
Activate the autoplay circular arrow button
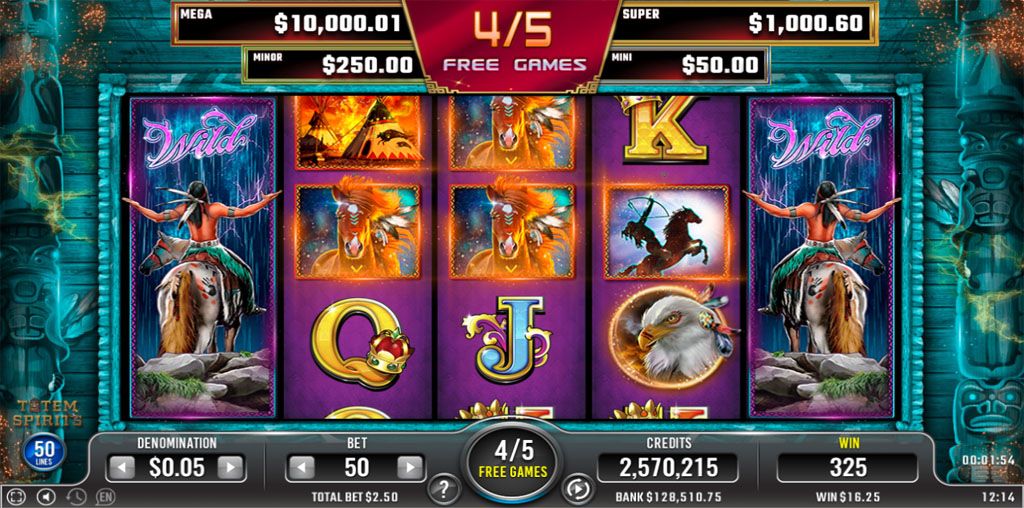coord(579,490)
